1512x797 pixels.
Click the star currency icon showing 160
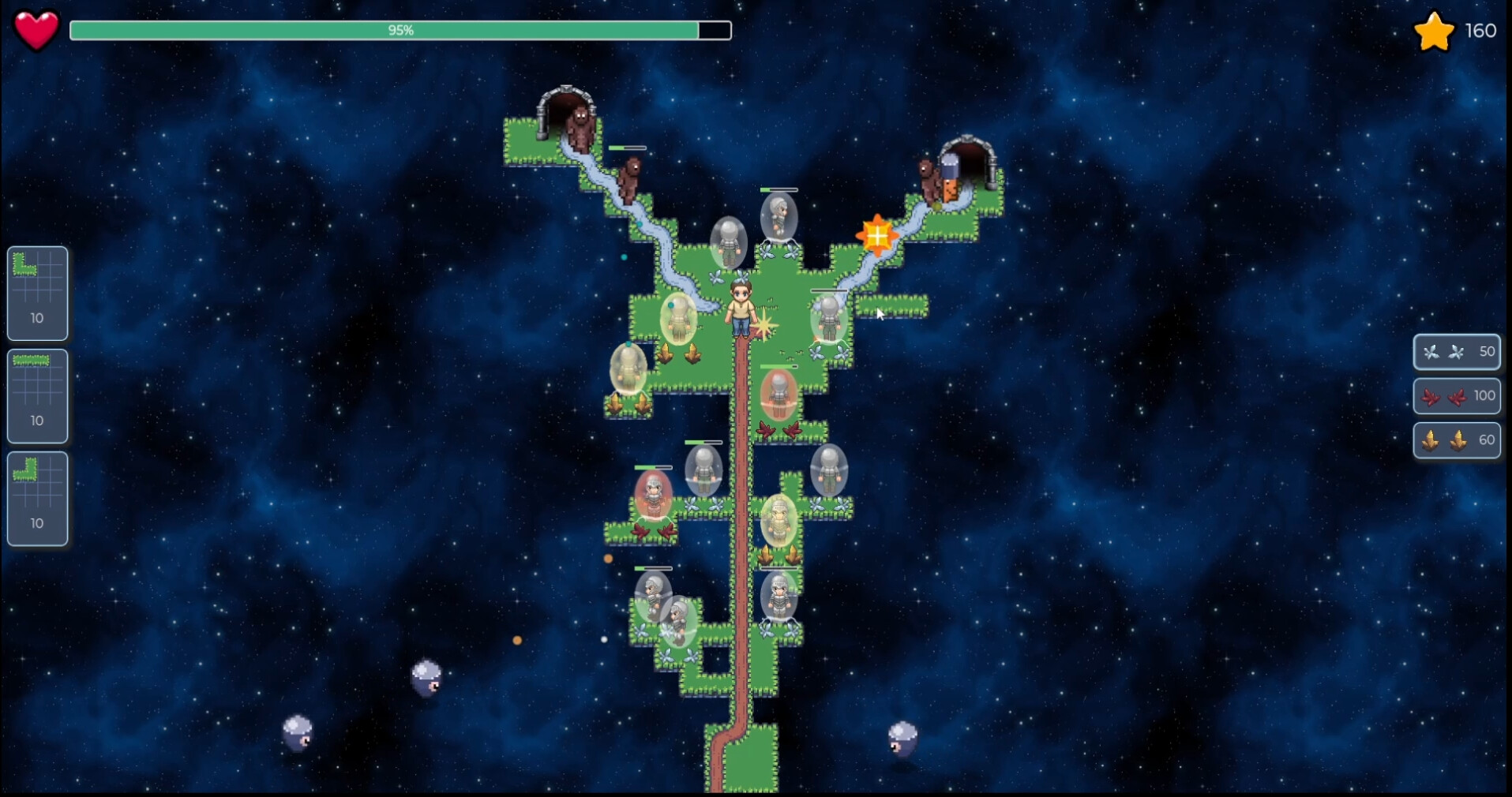click(x=1432, y=32)
